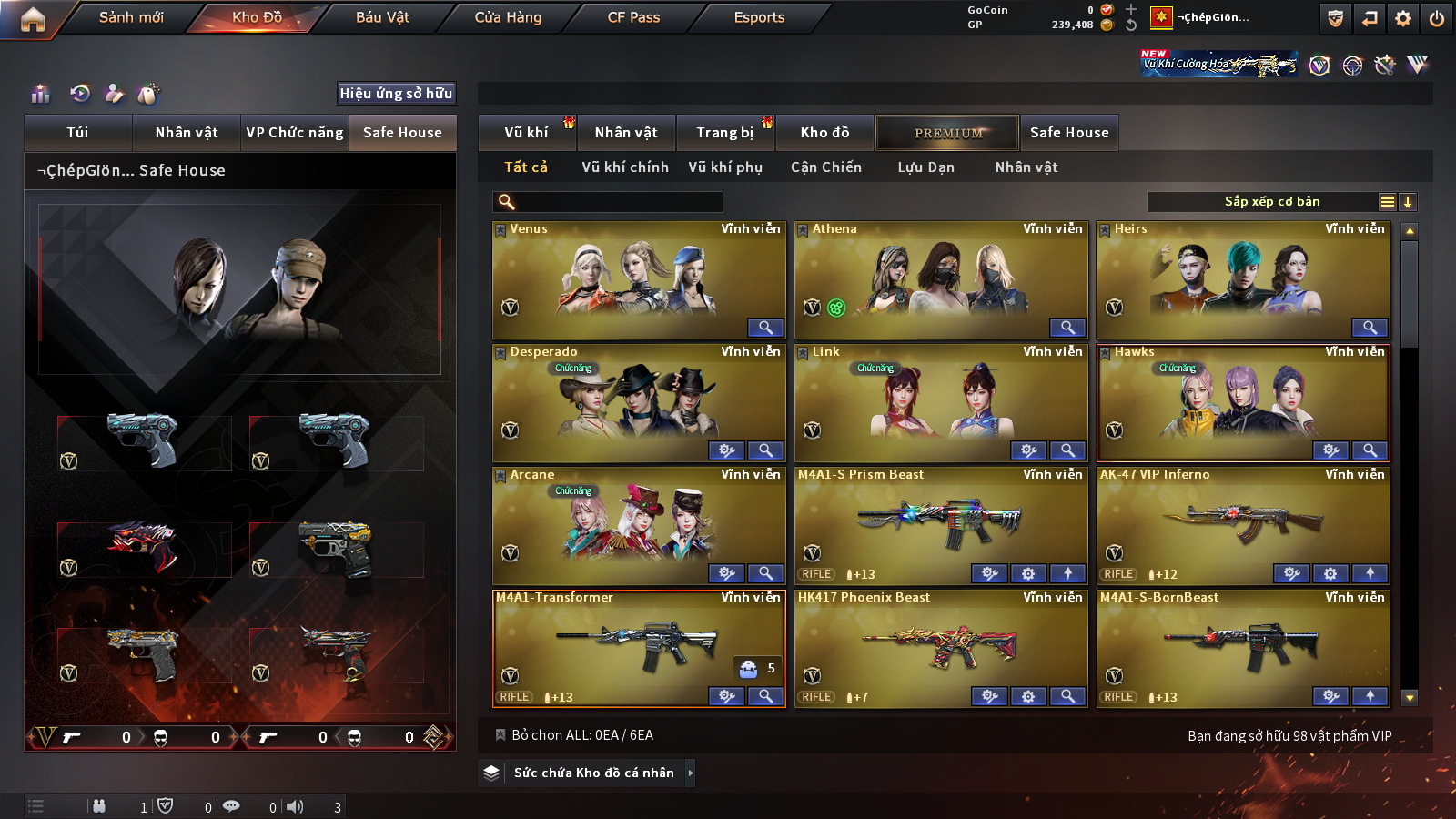Screen dimensions: 1456x819
Task: Open the Sắp xếp cơ bản sort dropdown
Action: point(1271,202)
